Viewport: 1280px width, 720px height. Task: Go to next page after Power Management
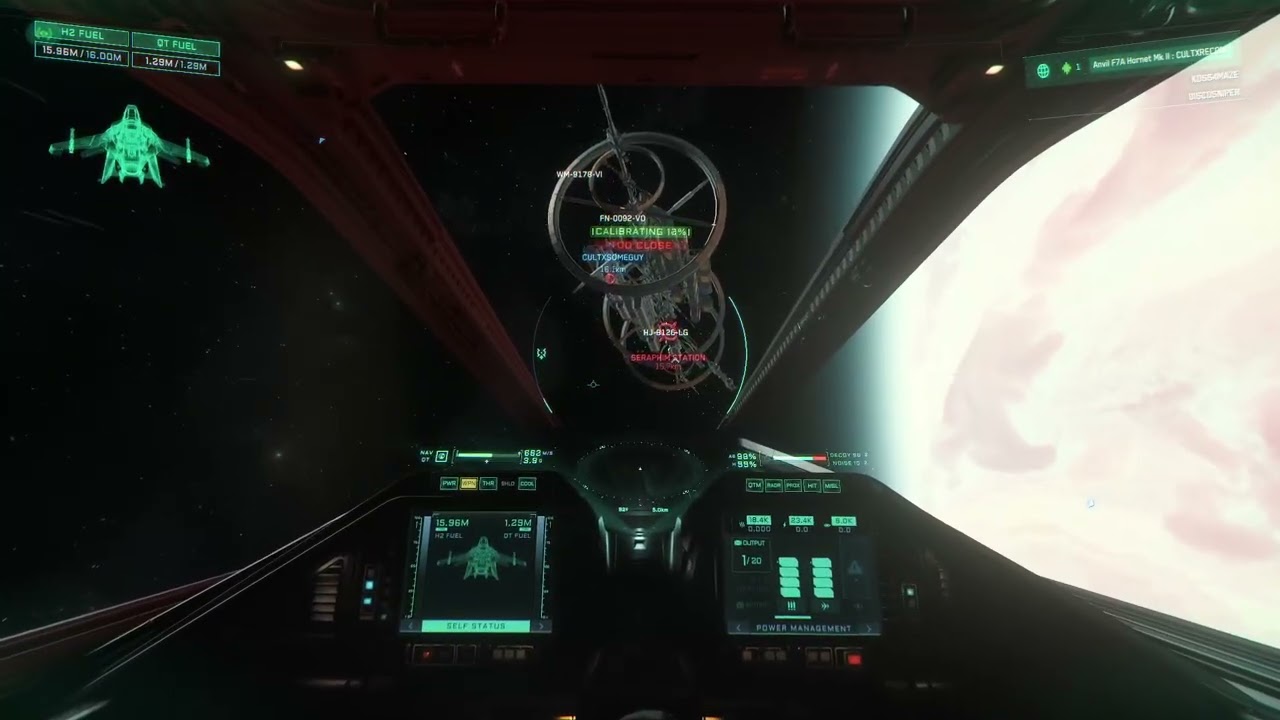click(x=871, y=629)
